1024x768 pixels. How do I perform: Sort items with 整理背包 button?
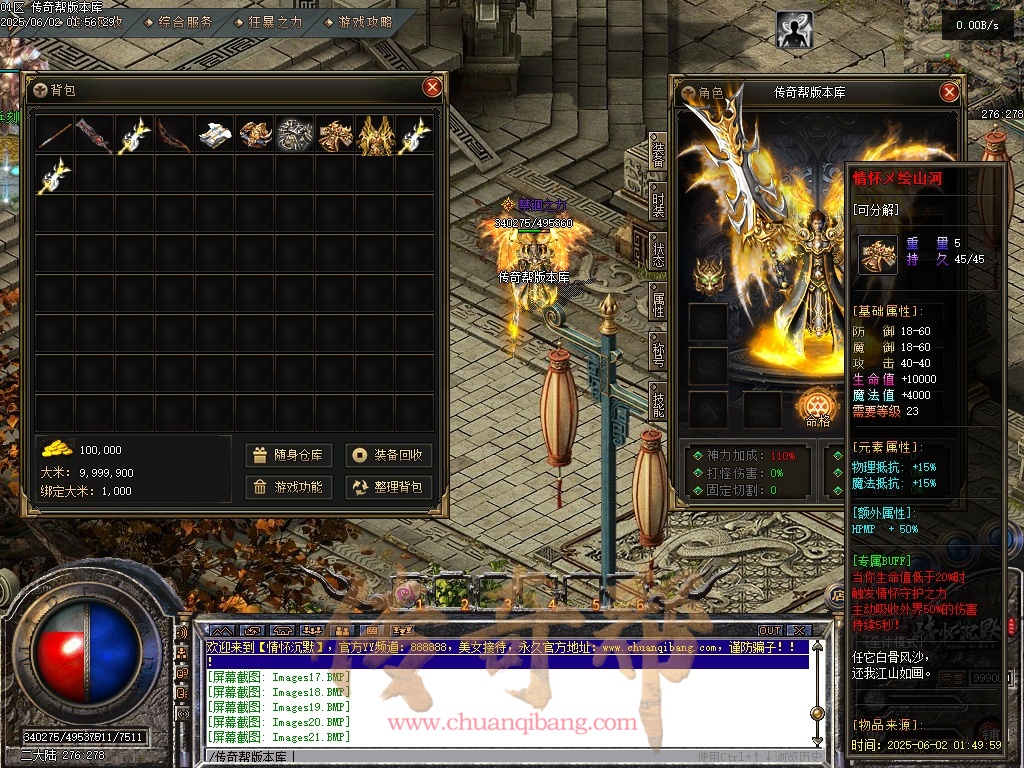[x=388, y=487]
